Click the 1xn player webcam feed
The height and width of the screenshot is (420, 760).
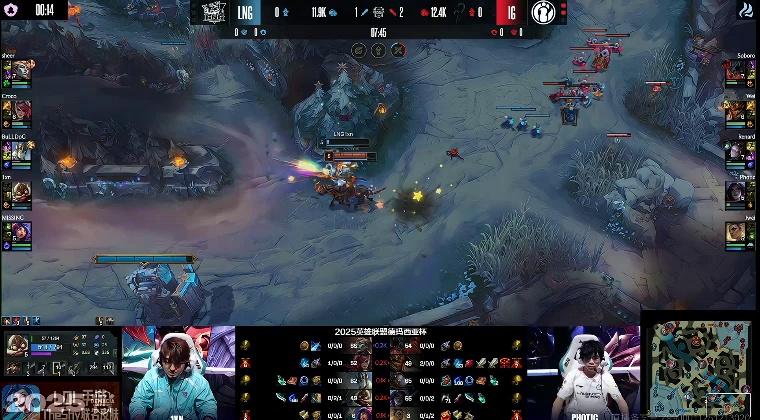[x=178, y=372]
